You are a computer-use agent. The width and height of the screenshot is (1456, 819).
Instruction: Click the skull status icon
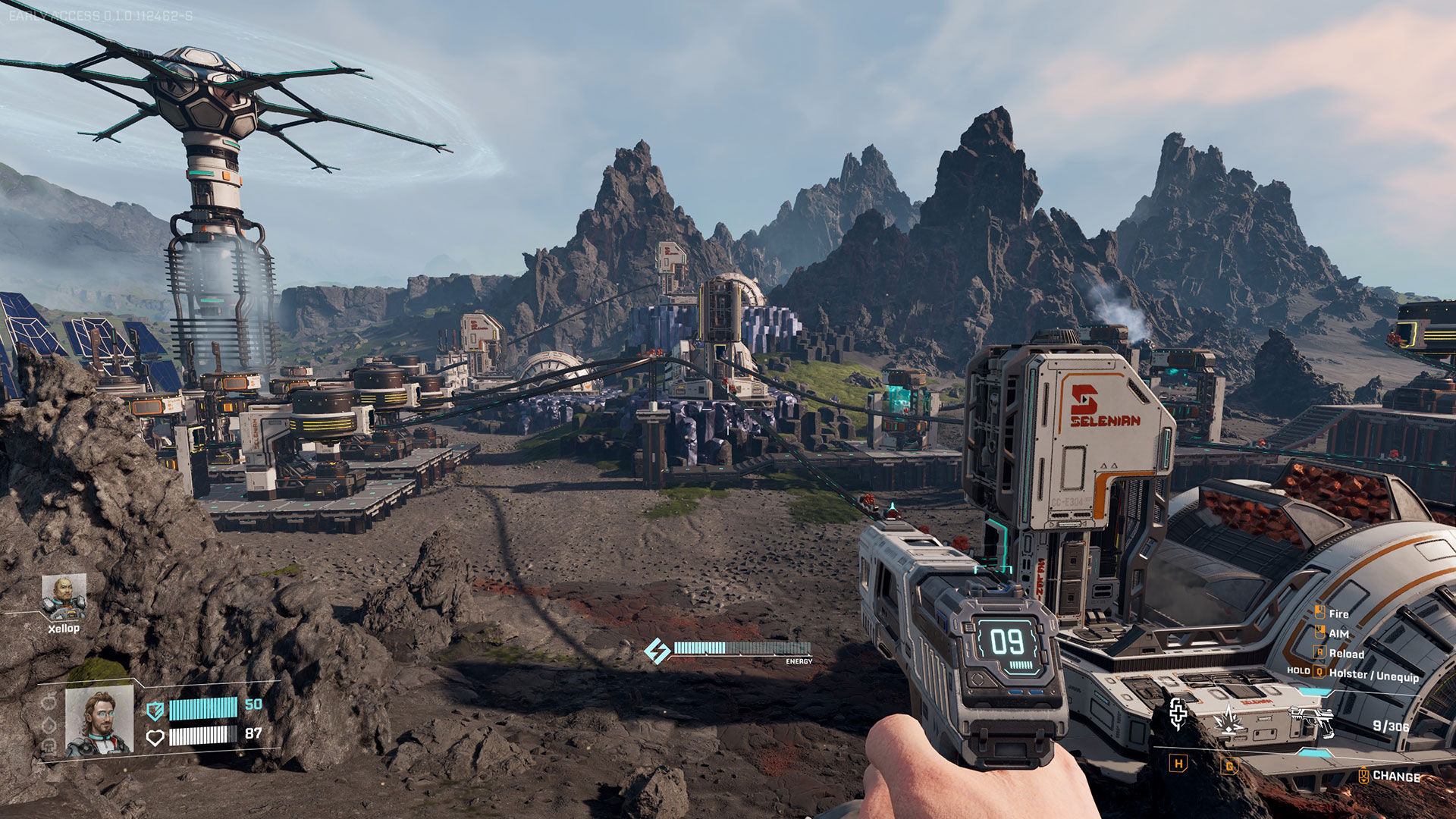(x=48, y=746)
